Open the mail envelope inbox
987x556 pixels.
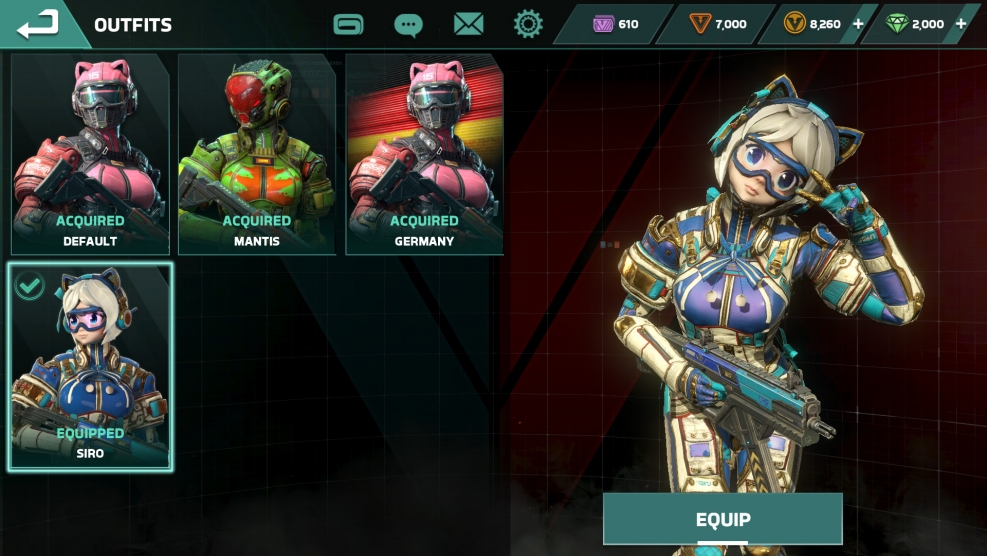pyautogui.click(x=468, y=24)
